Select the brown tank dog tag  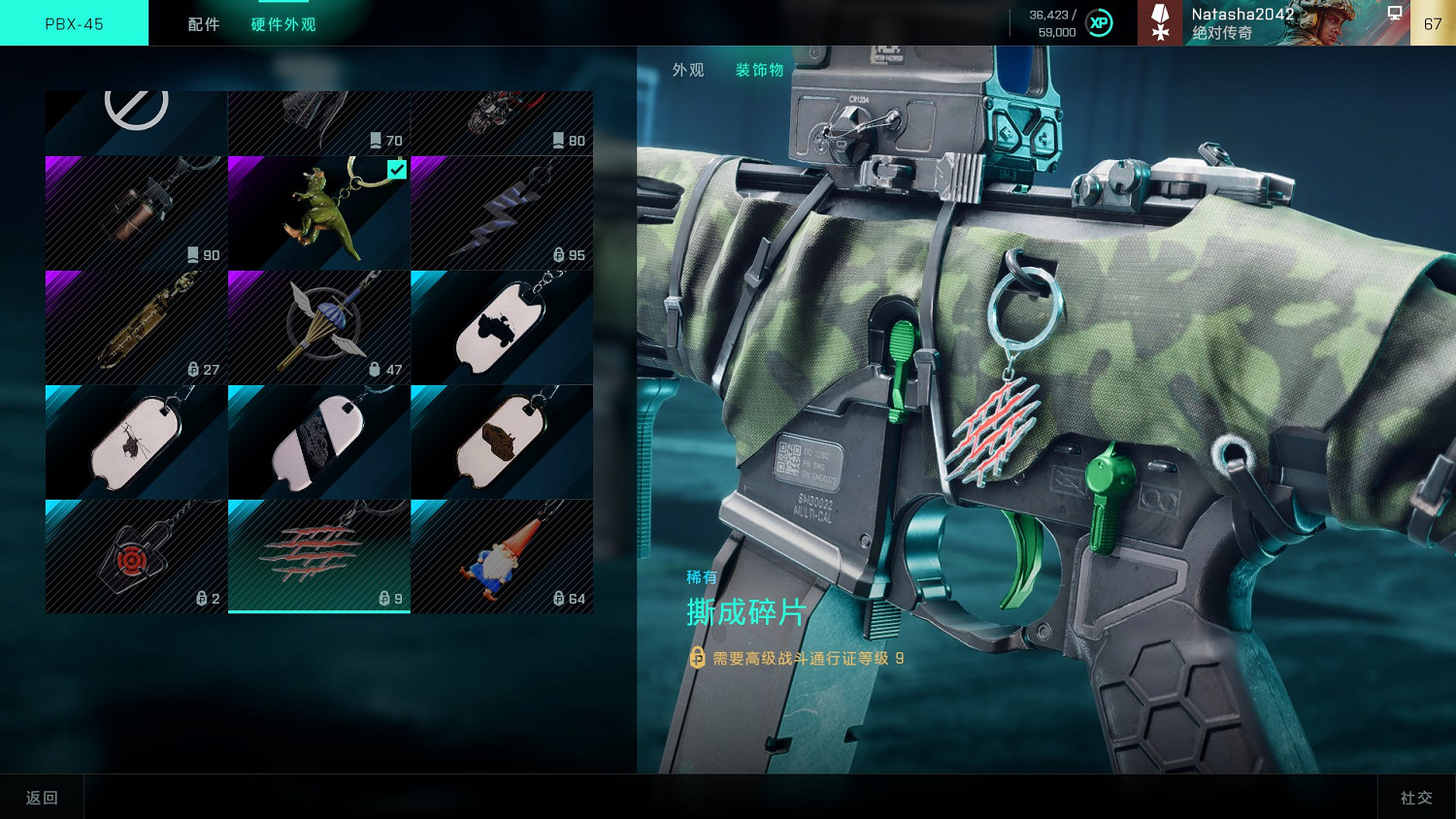pyautogui.click(x=501, y=442)
